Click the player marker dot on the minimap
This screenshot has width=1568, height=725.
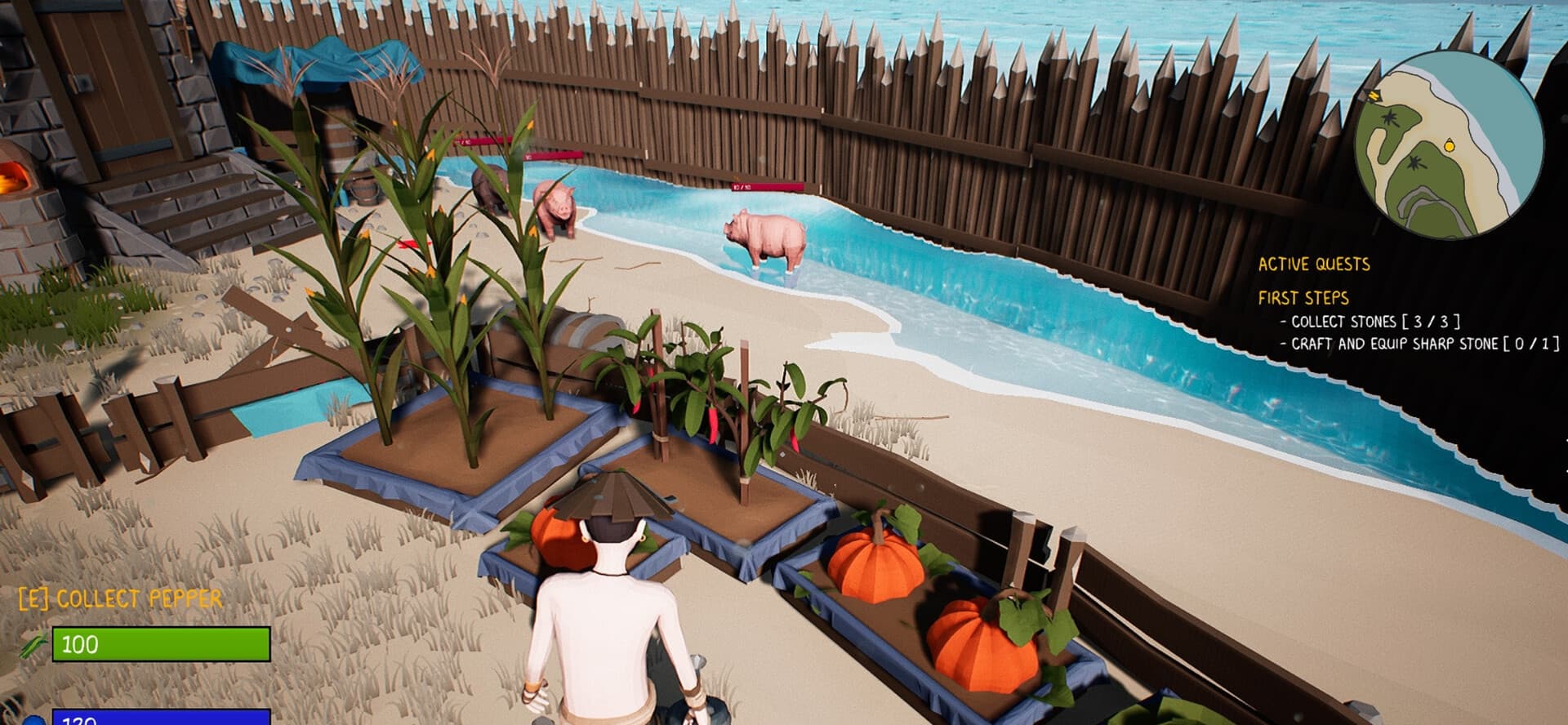click(1449, 145)
